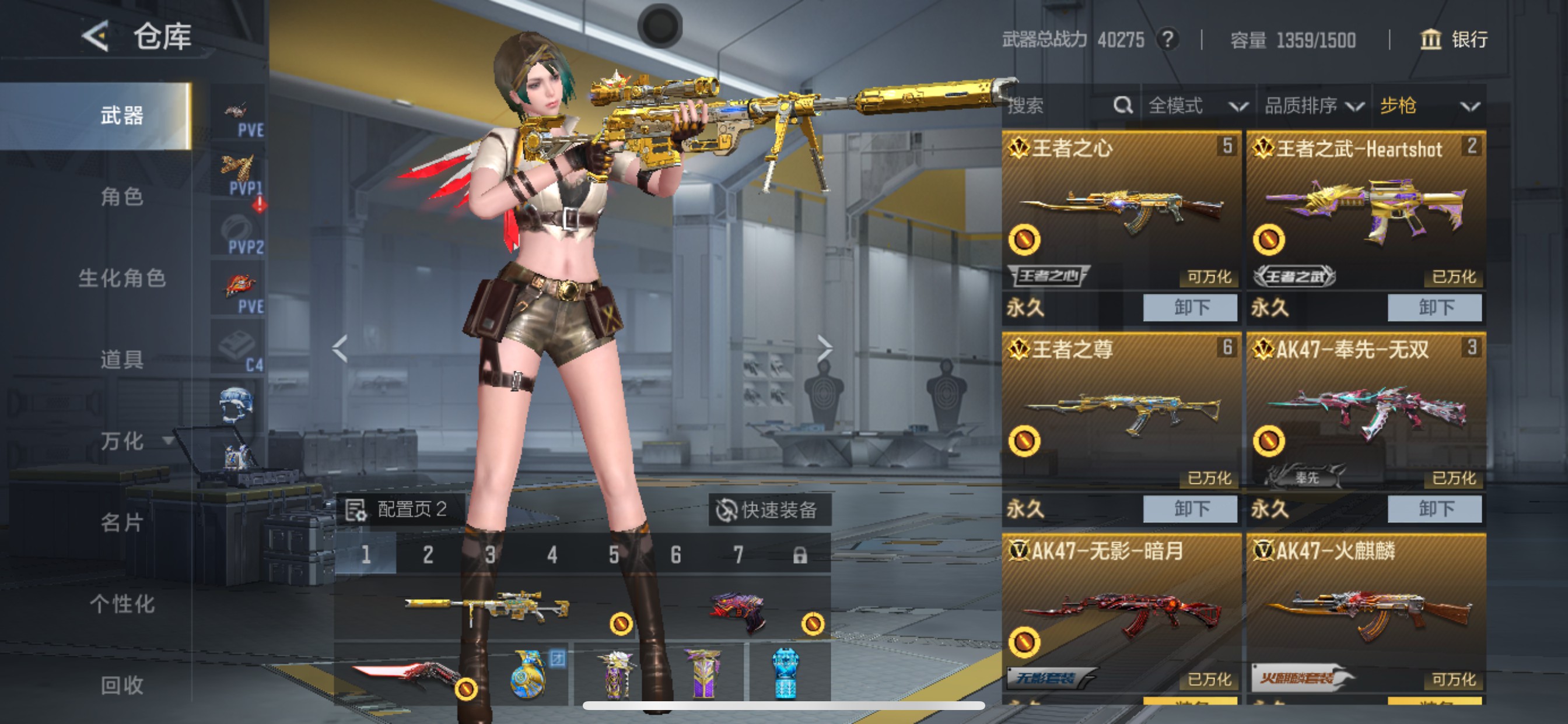Go to the 个性化 tab
1568x724 pixels.
point(122,603)
